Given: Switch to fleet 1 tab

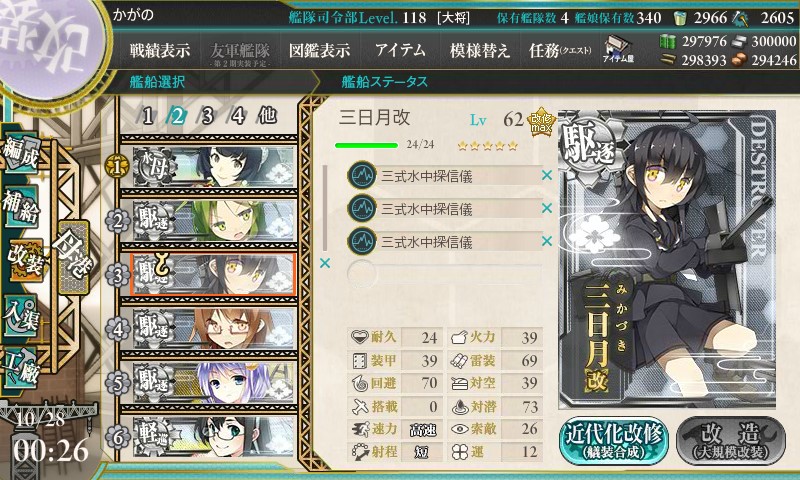Looking at the screenshot, I should [x=148, y=115].
